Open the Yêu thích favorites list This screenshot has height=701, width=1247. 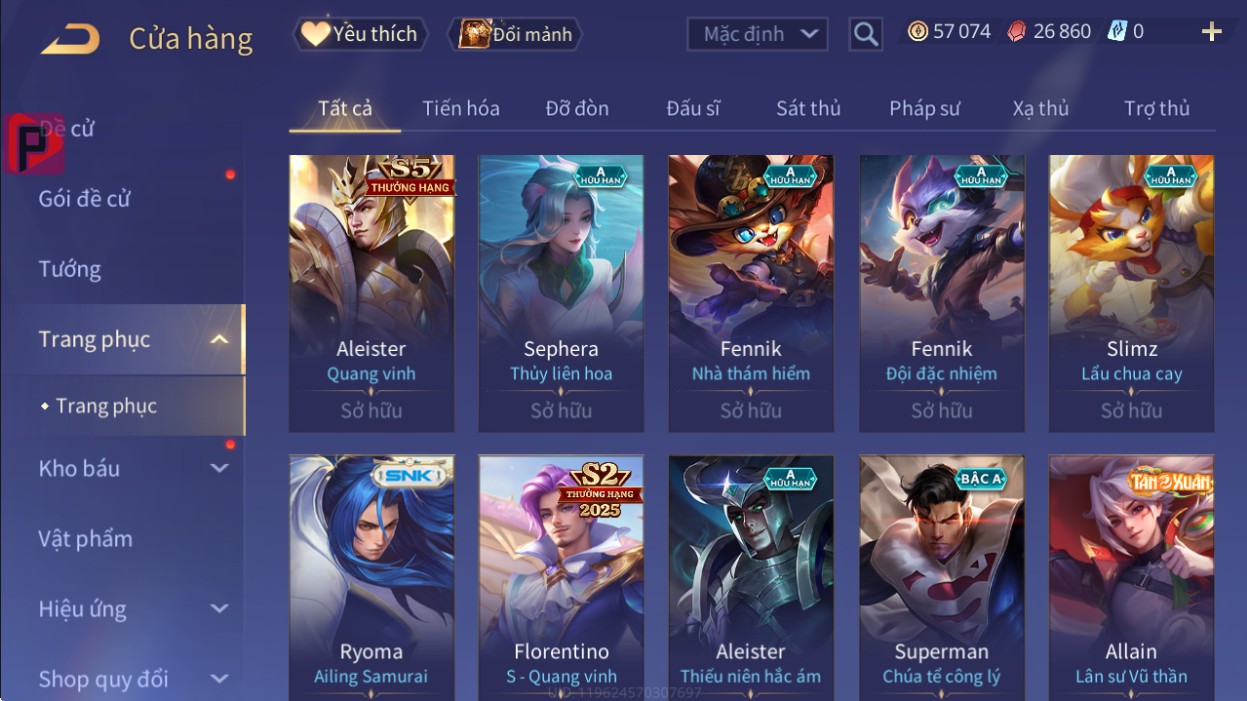(x=360, y=34)
